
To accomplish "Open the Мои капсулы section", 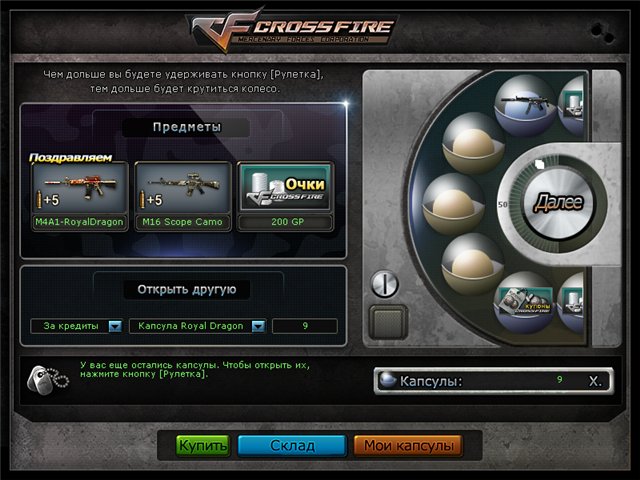I will click(406, 445).
